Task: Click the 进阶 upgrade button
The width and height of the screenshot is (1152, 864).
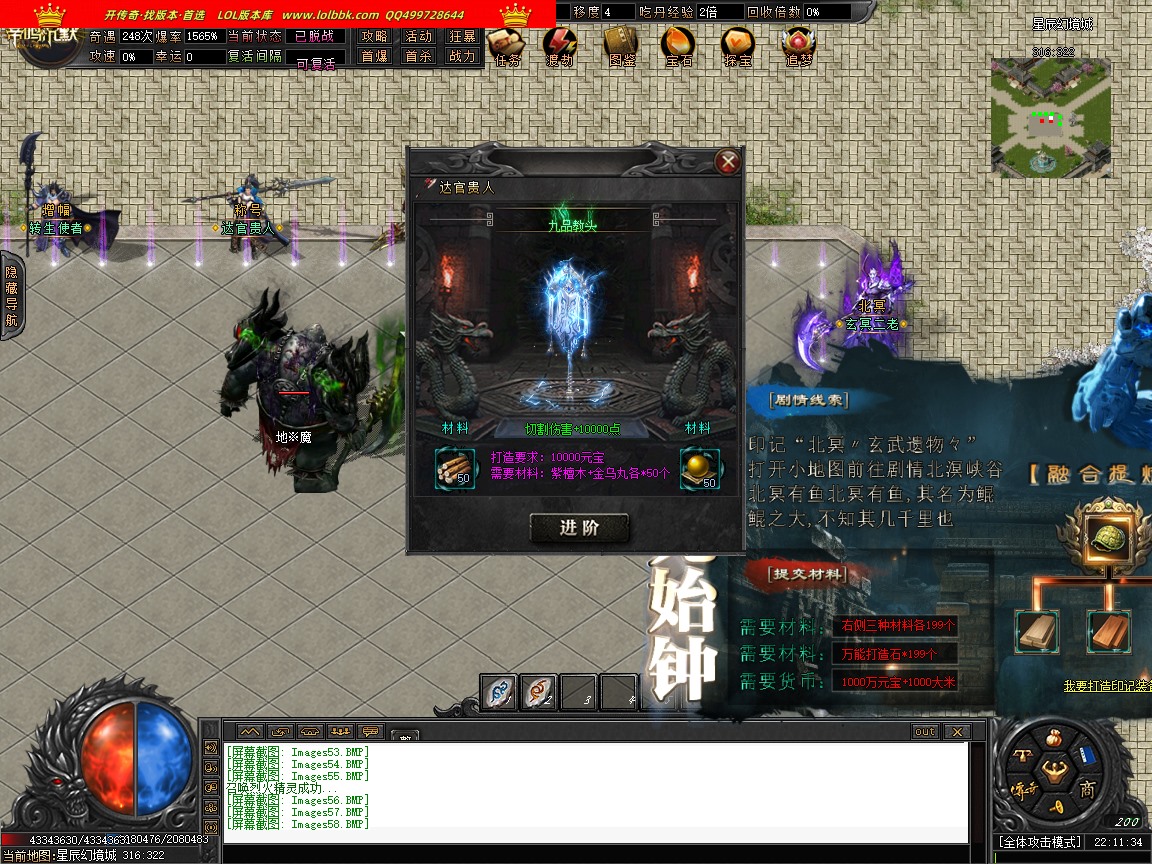Action: (579, 527)
